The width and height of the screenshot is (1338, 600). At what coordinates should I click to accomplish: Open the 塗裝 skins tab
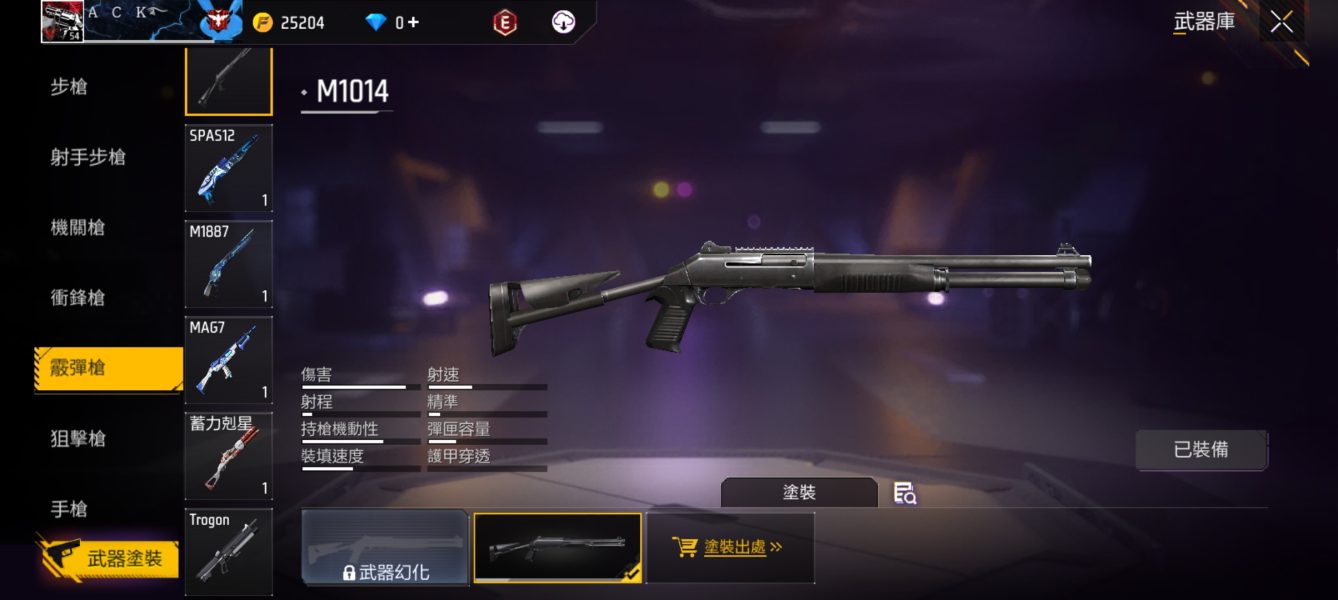799,493
